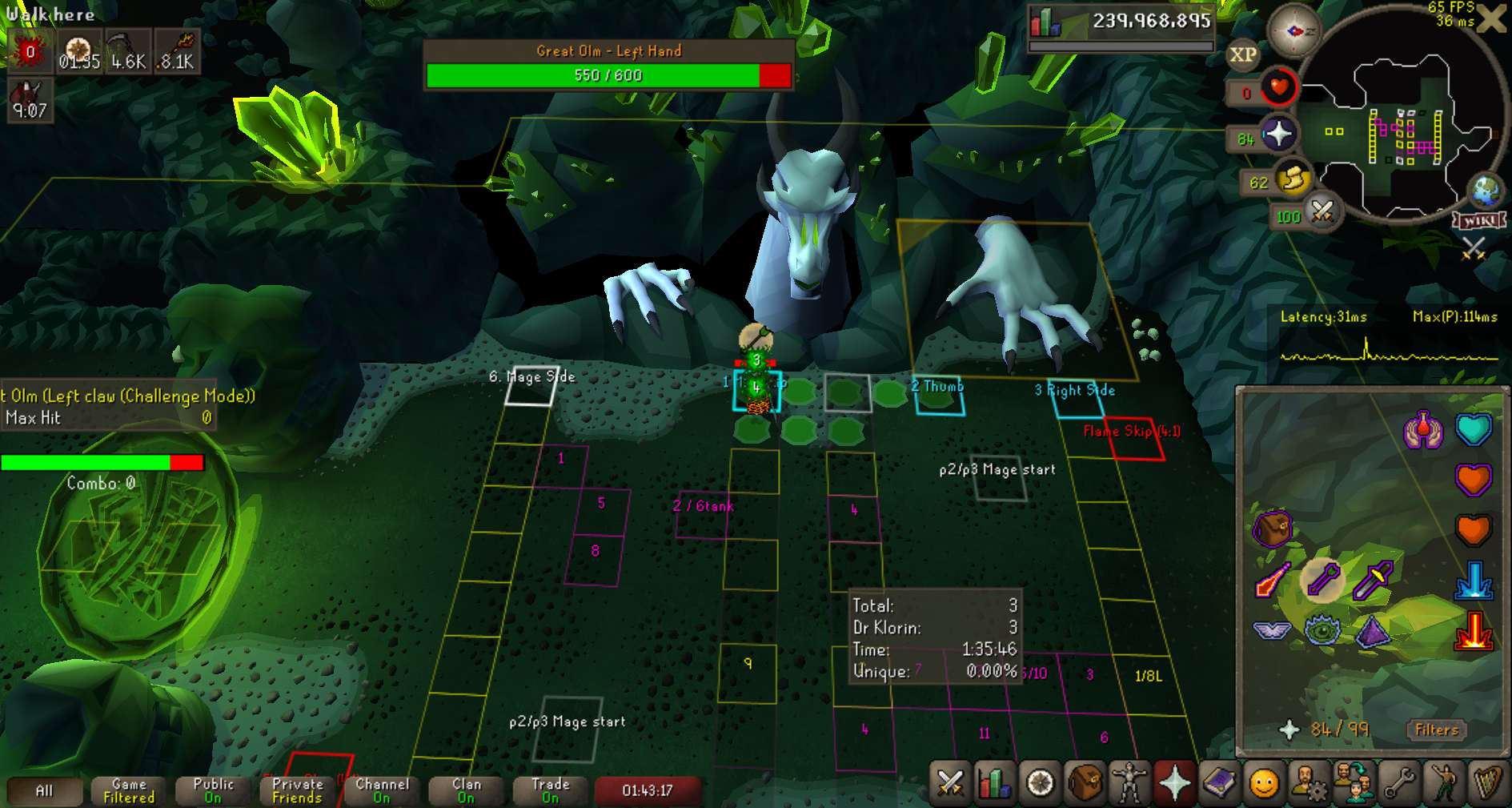Open the wrench Settings tab
Screen dimensions: 1512x808
(1398, 782)
